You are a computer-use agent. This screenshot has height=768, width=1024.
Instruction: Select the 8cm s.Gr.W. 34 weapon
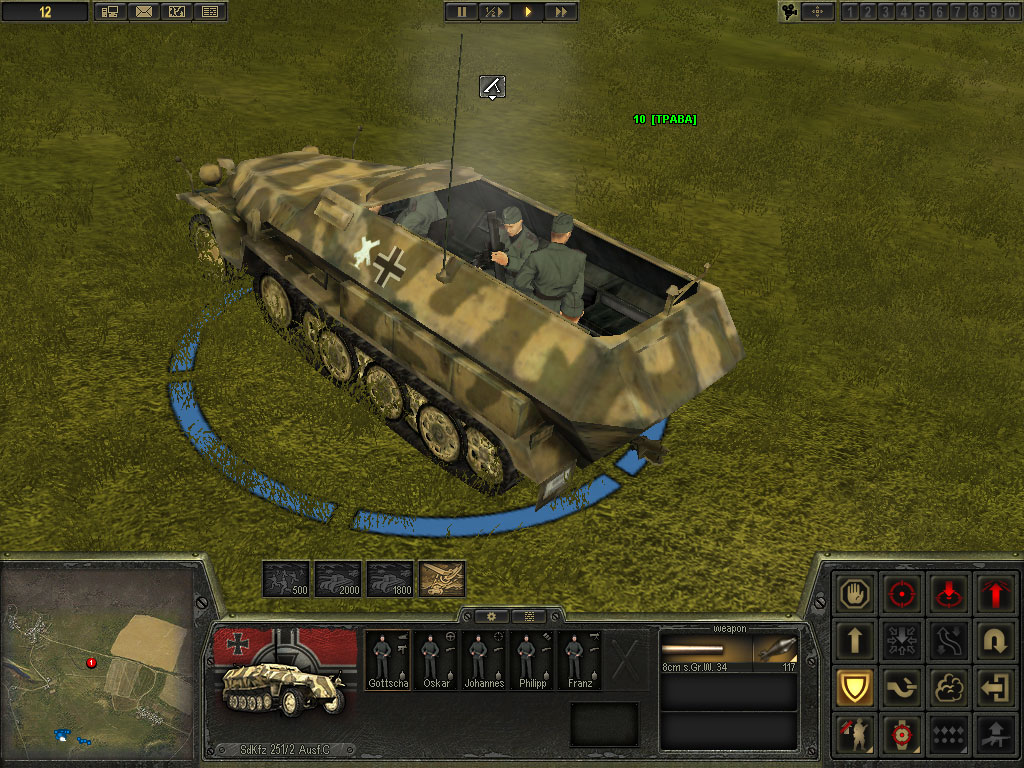(x=728, y=651)
